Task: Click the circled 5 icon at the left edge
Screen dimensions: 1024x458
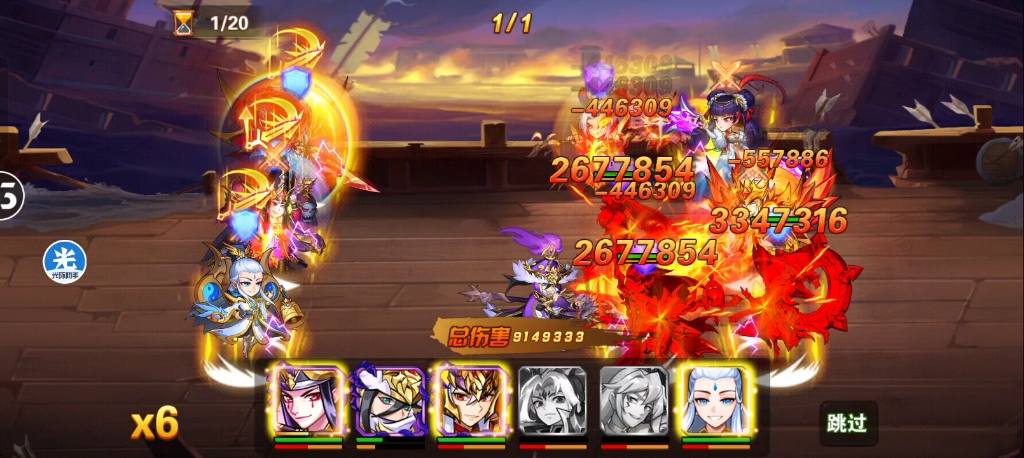Action: tap(8, 198)
